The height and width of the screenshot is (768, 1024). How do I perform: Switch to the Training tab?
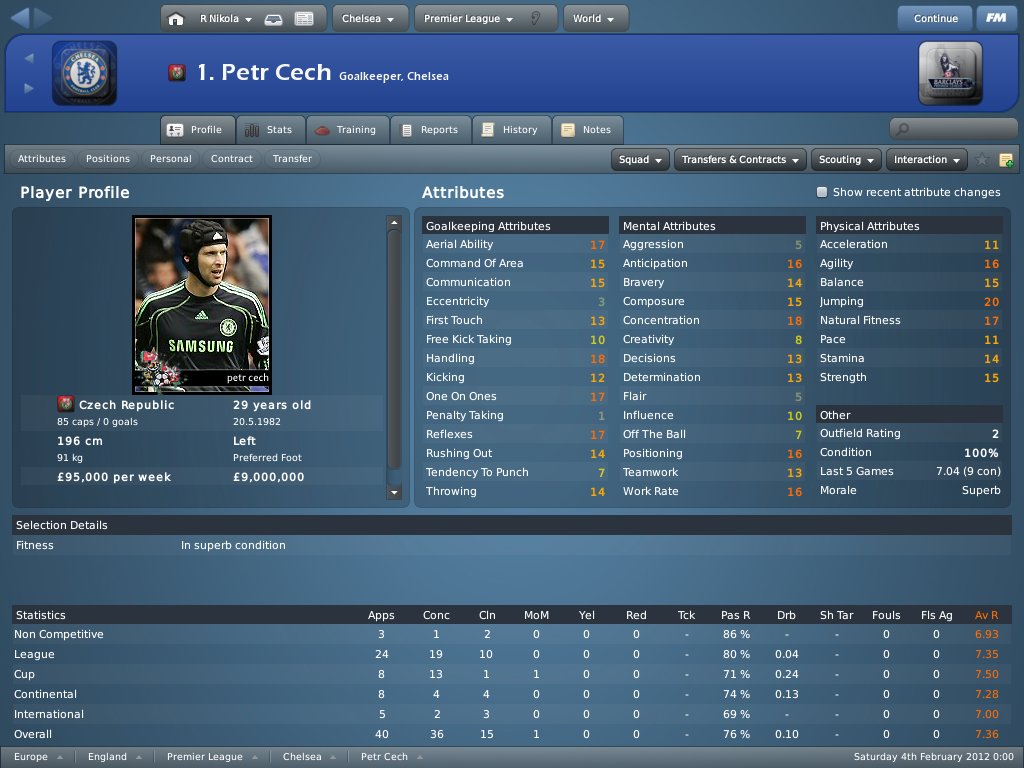point(346,130)
